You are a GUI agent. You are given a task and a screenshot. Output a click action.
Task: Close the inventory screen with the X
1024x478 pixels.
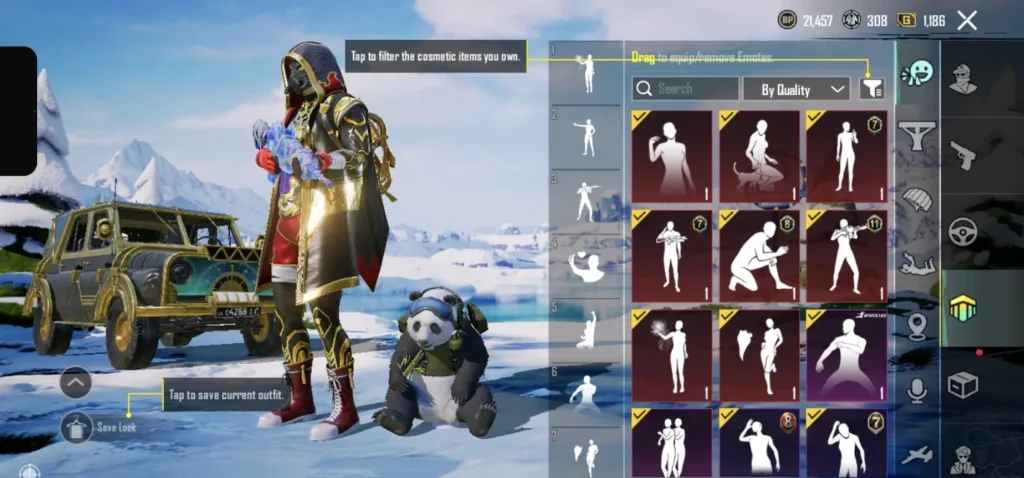967,20
